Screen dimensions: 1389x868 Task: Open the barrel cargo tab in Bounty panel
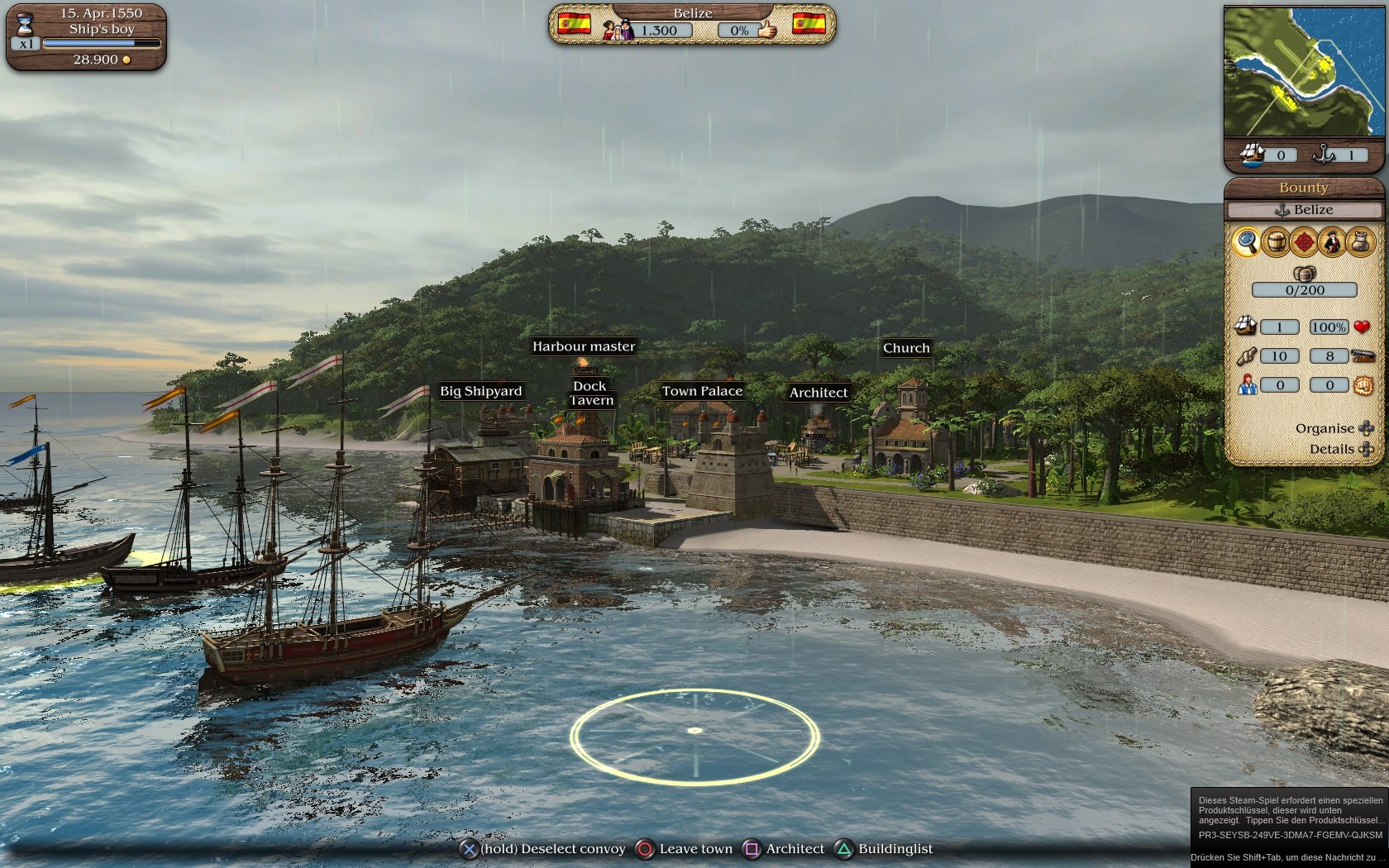click(x=1278, y=241)
